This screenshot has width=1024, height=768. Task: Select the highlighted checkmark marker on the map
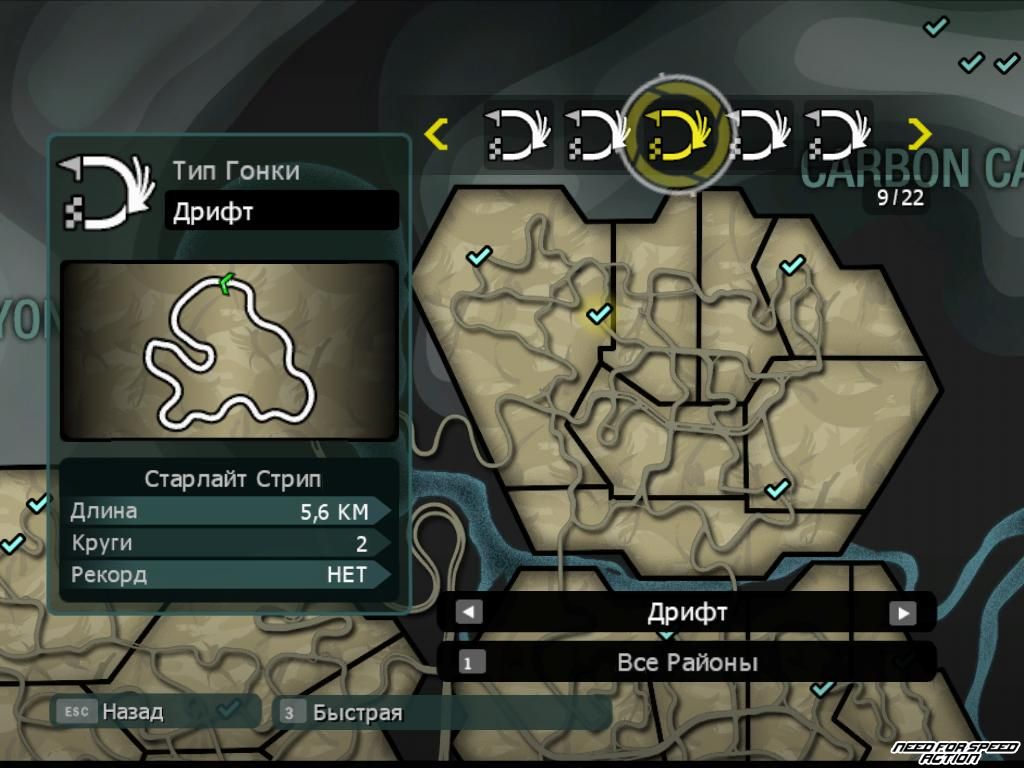pos(599,315)
